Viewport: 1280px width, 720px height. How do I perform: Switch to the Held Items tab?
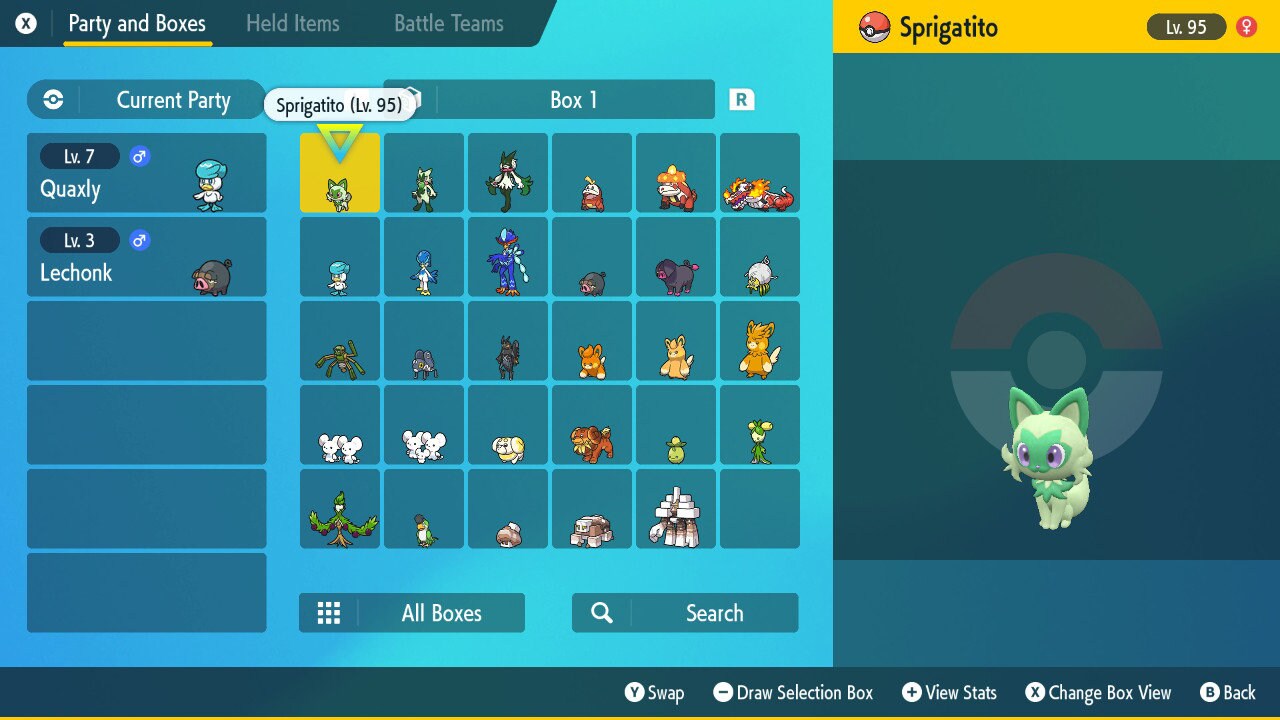293,23
